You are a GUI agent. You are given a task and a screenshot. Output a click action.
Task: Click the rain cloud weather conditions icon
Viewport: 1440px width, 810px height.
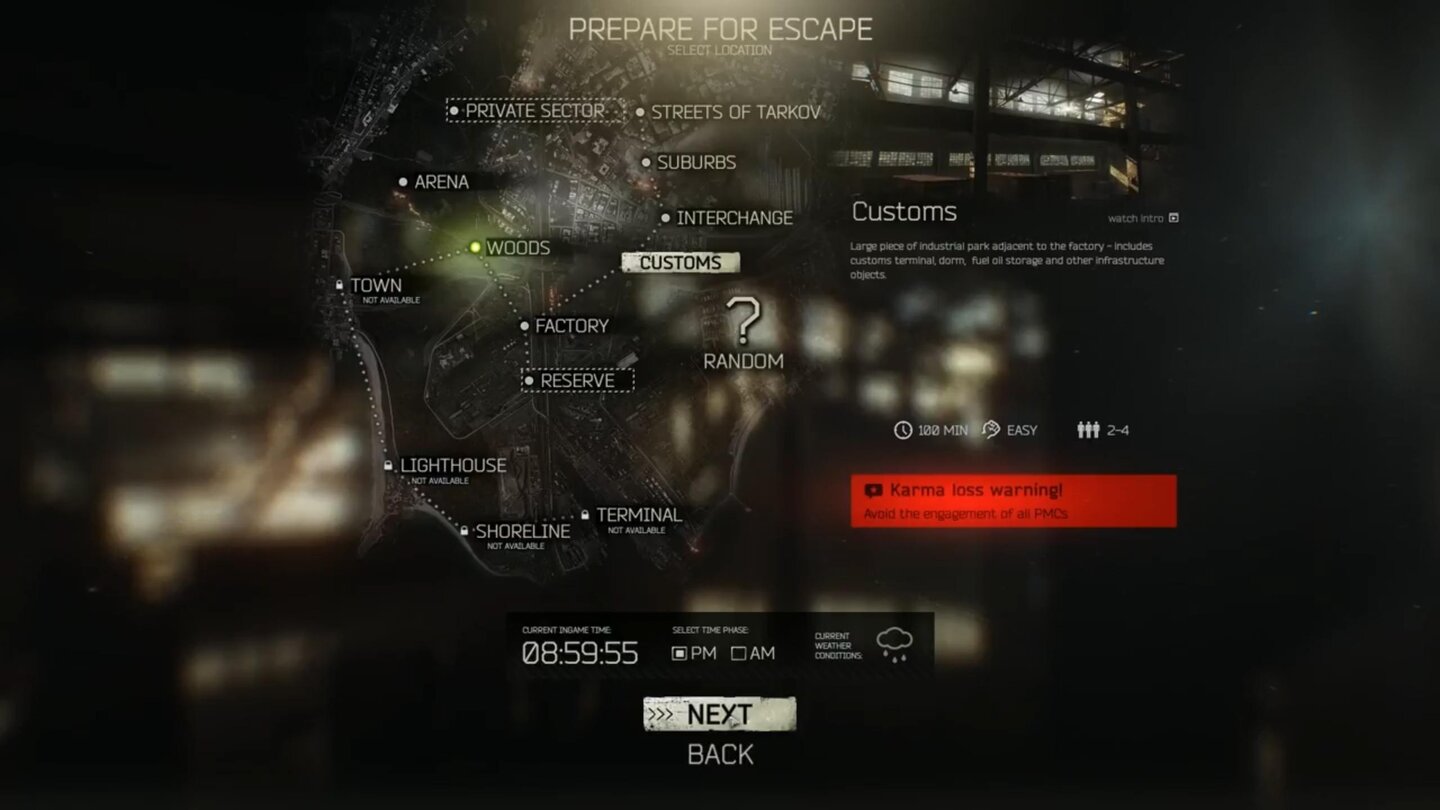893,642
